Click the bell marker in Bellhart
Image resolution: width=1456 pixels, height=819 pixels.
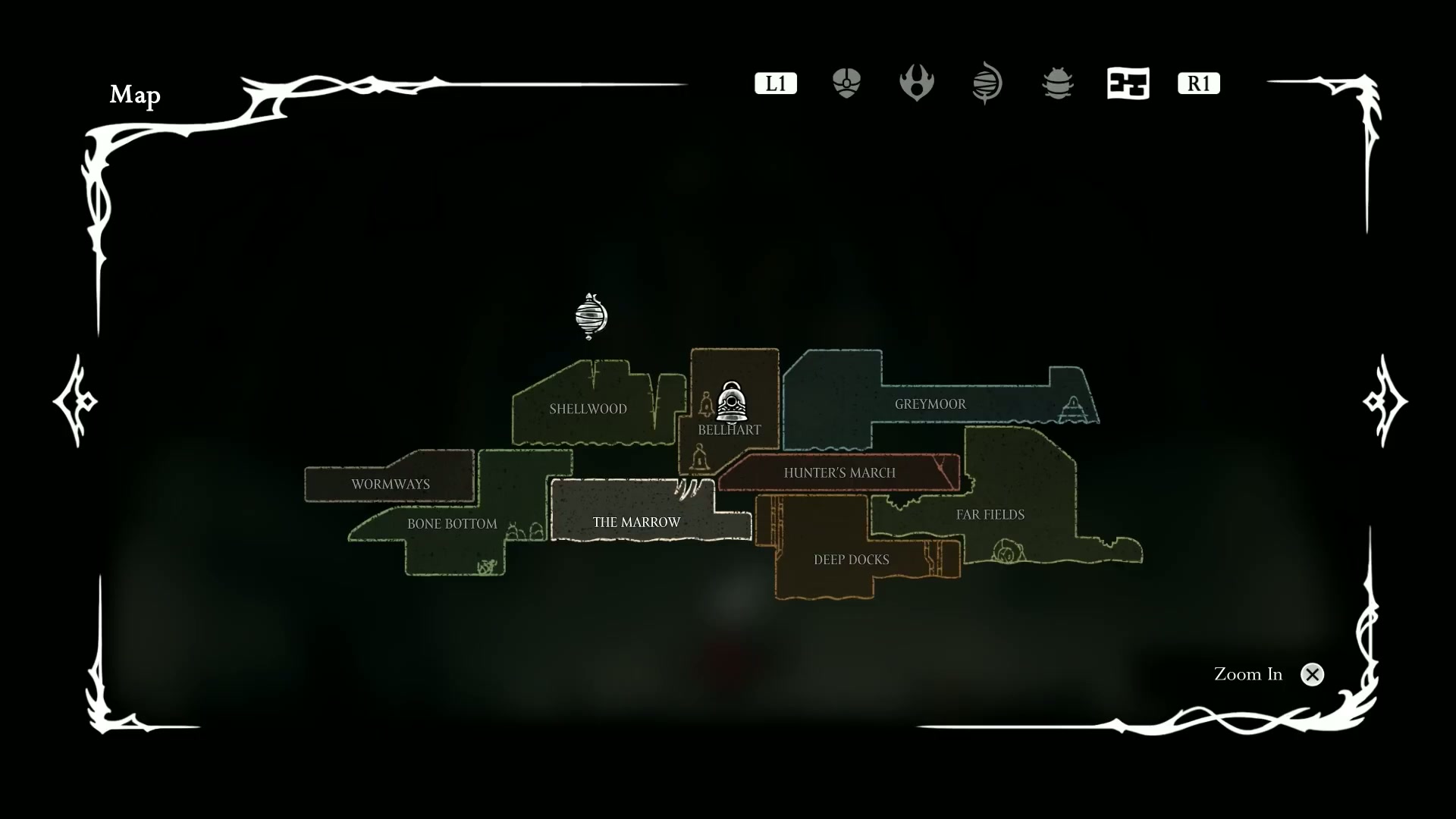click(731, 402)
